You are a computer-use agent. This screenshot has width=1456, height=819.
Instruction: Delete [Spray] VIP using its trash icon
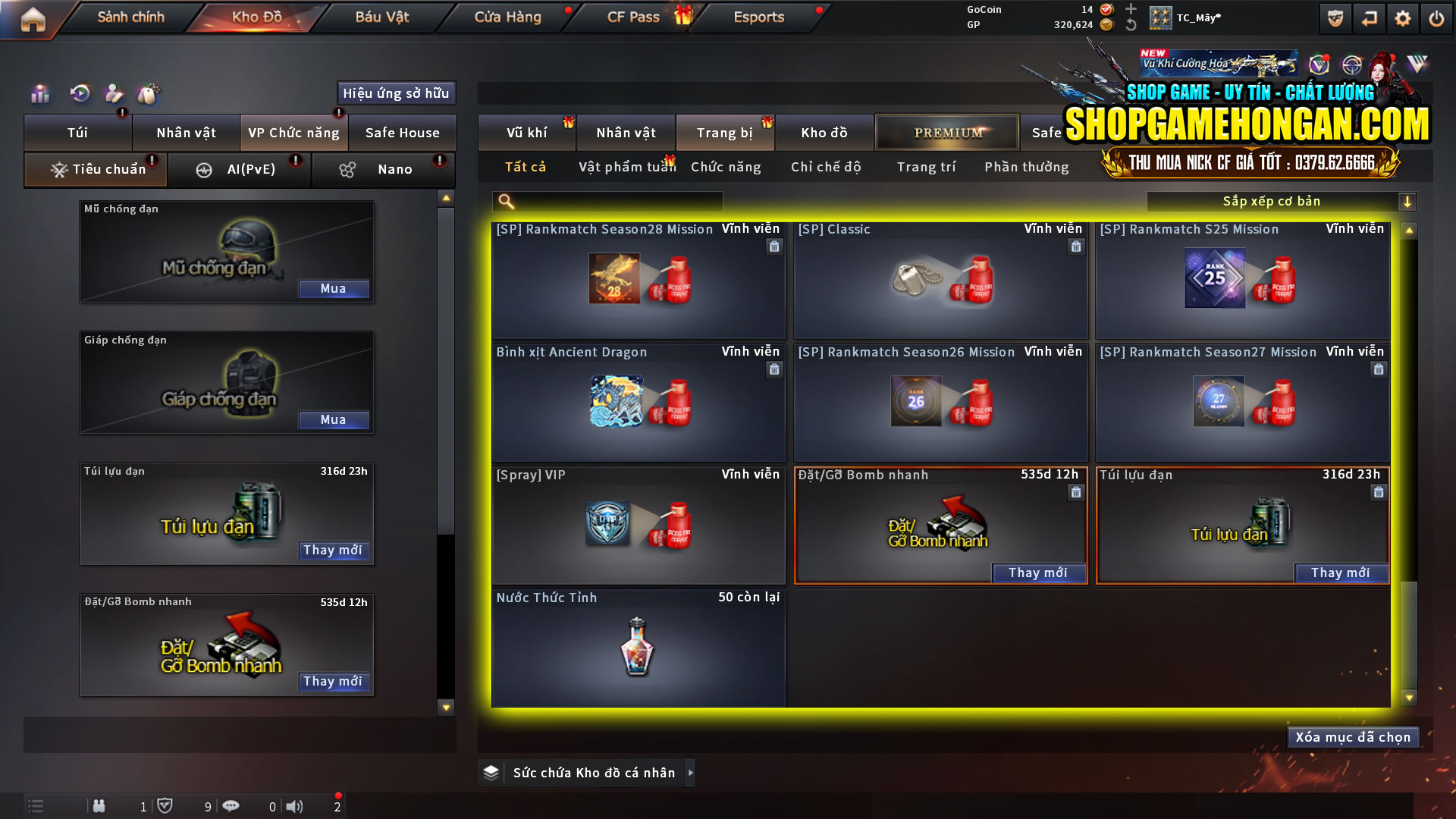[774, 492]
